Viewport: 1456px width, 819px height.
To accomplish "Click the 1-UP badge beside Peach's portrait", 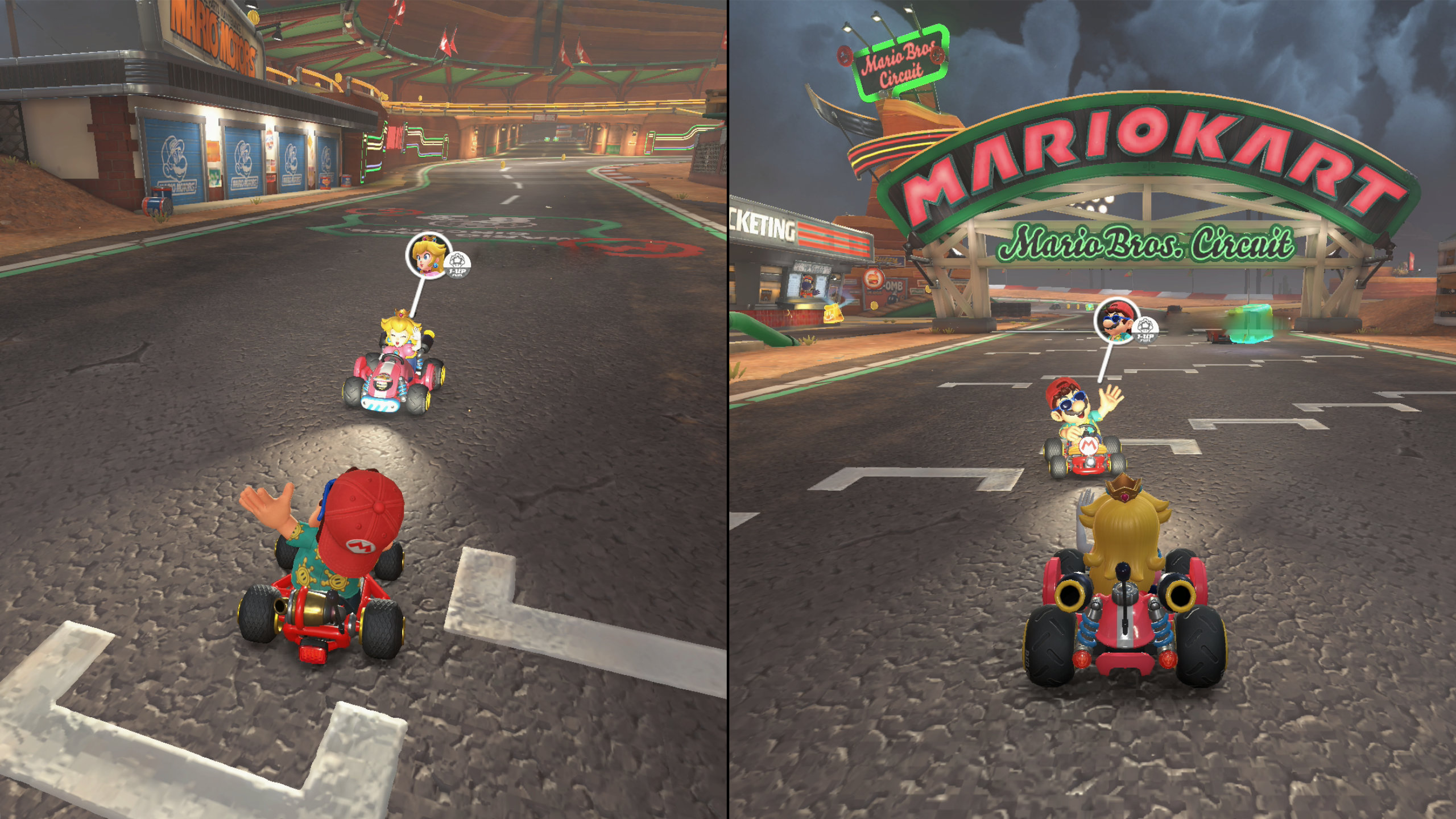I will point(460,265).
